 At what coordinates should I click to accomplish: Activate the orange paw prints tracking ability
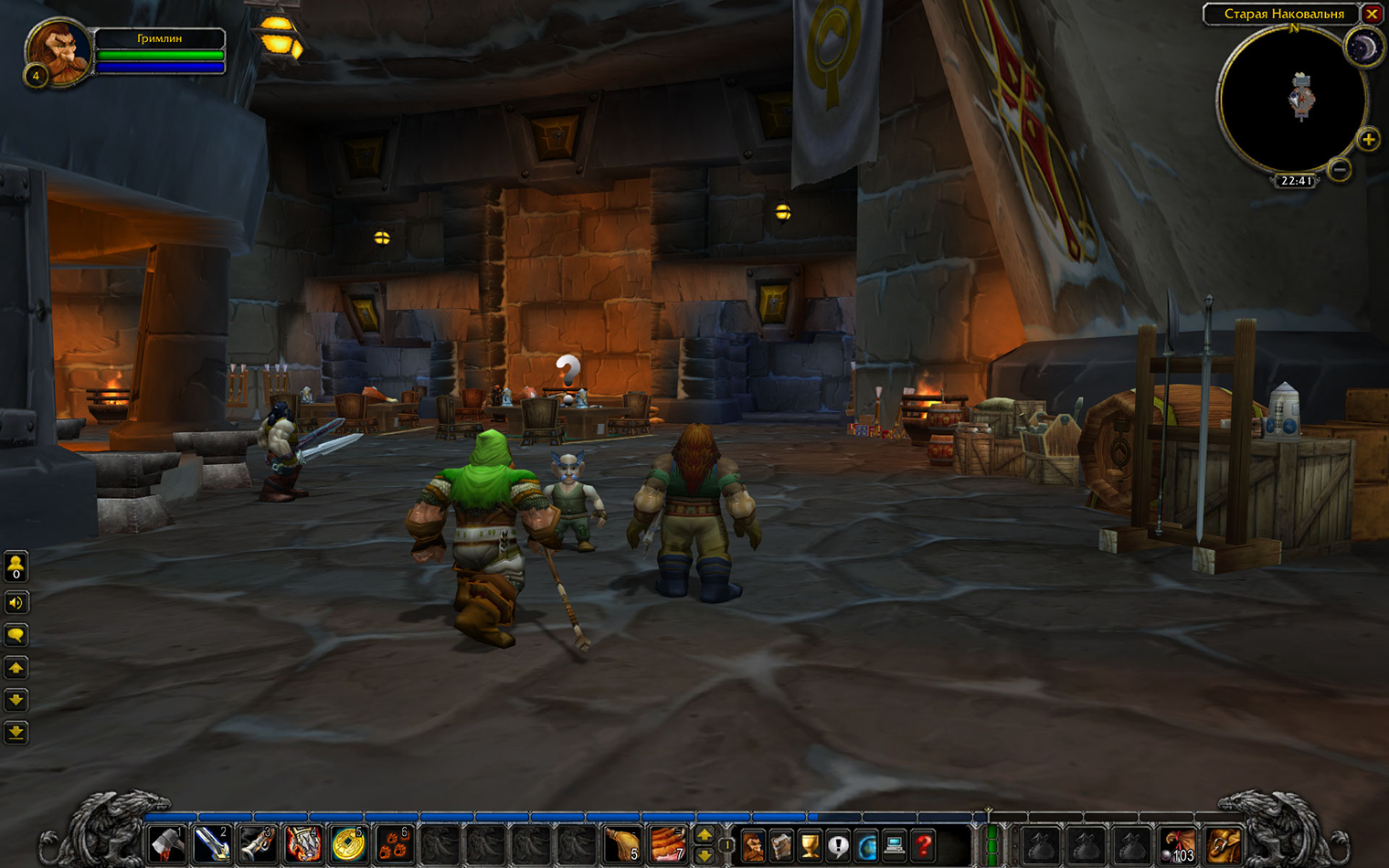394,844
